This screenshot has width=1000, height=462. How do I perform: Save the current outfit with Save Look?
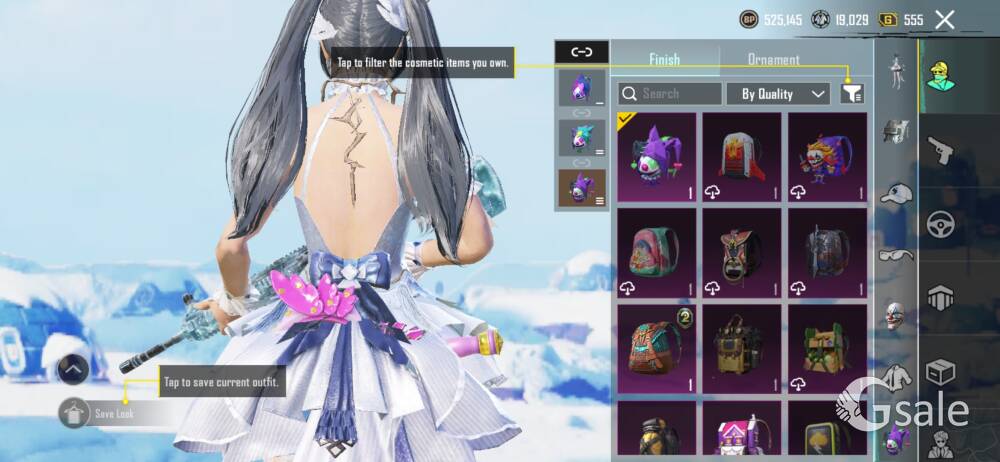112,413
